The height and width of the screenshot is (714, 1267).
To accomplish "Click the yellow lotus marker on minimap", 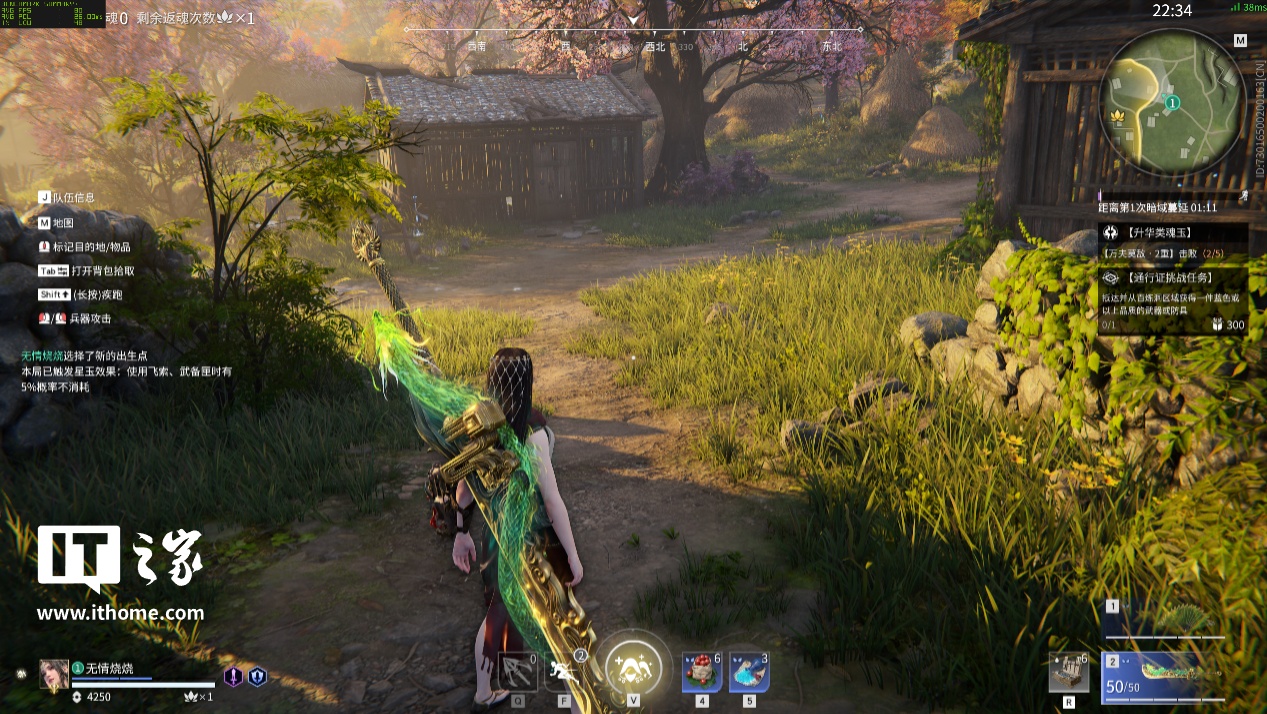I will coord(1118,119).
